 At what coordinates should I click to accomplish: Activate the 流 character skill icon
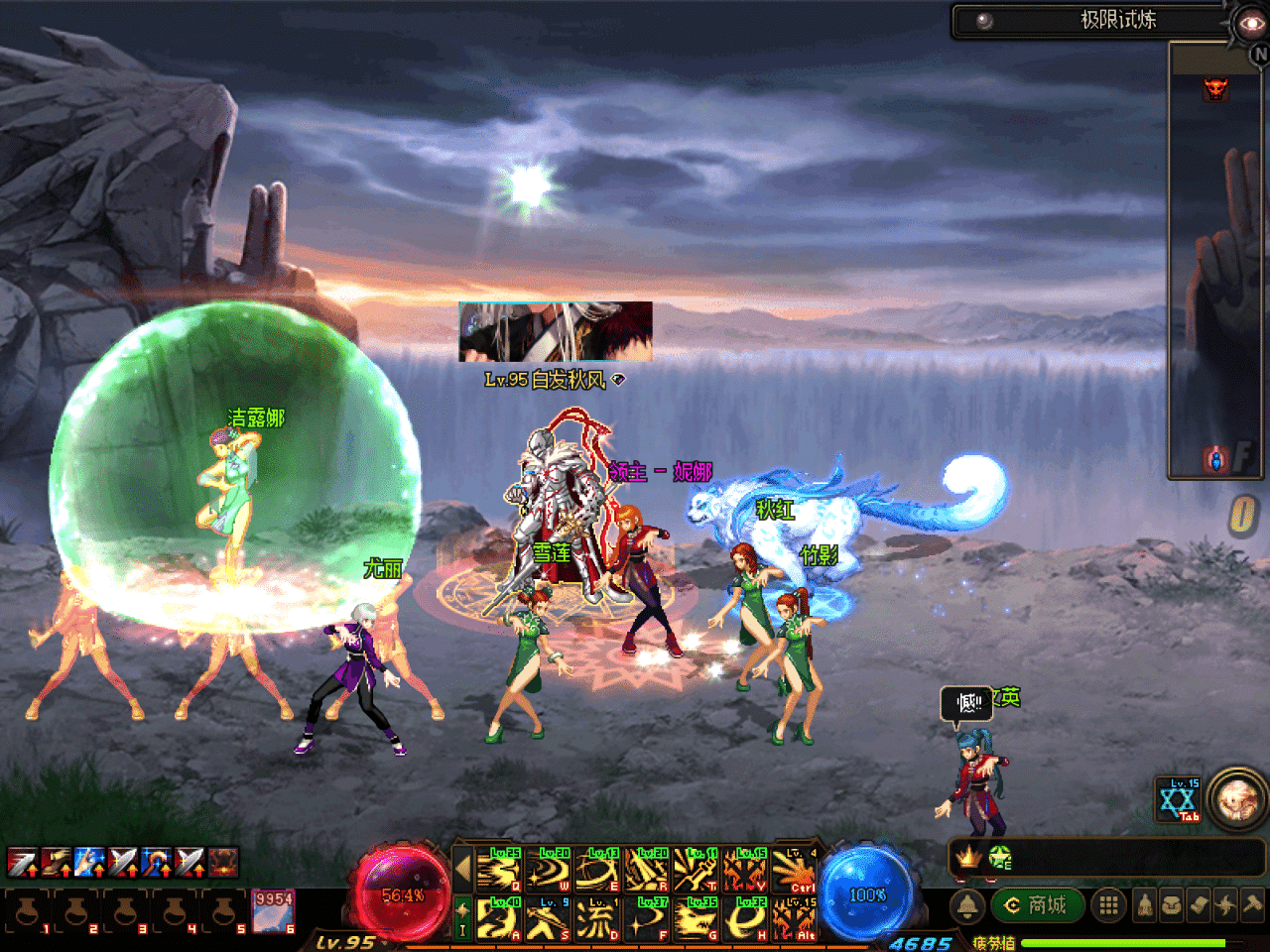pyautogui.click(x=597, y=919)
